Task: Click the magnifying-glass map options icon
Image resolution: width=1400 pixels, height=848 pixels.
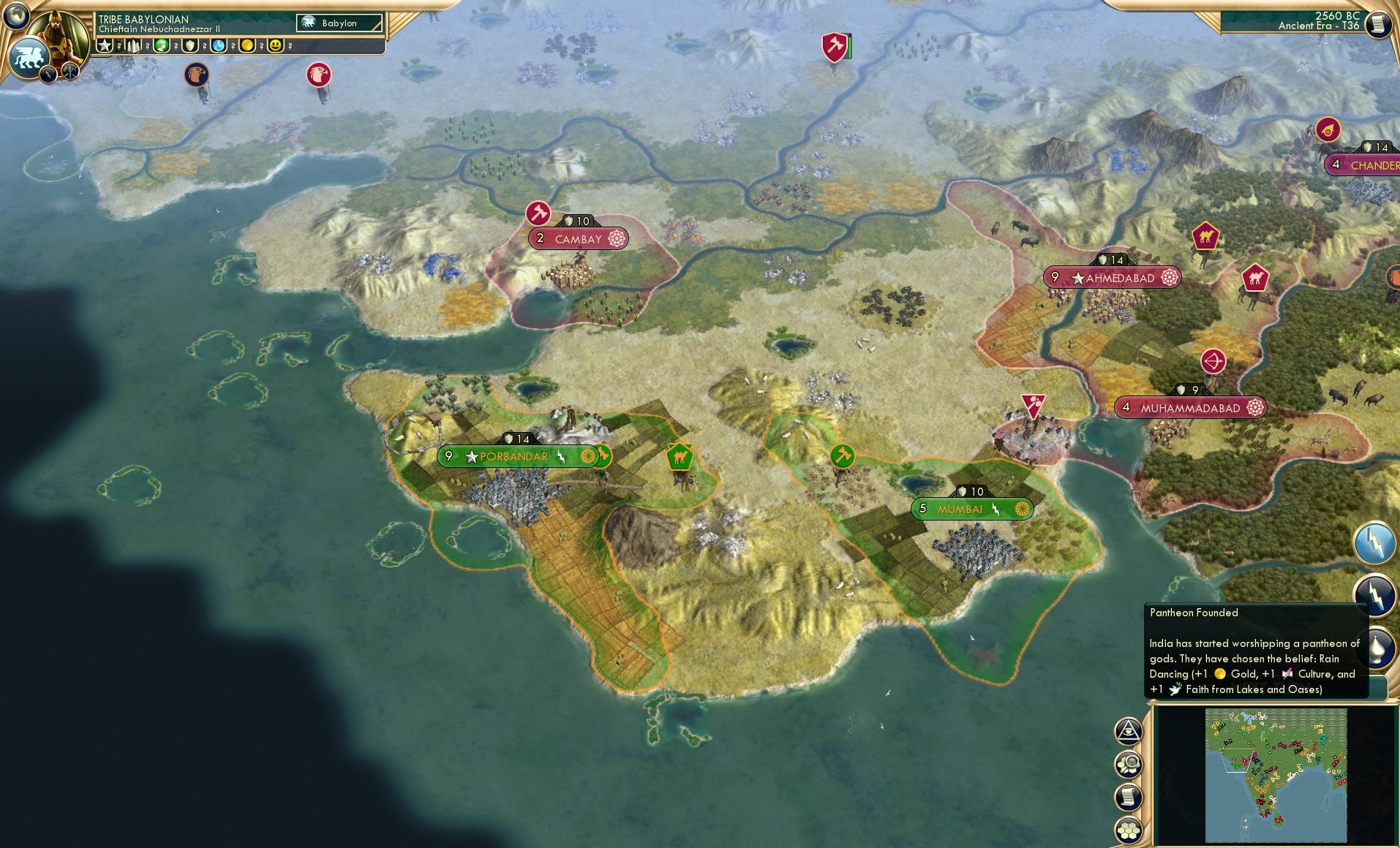Action: [x=1126, y=765]
